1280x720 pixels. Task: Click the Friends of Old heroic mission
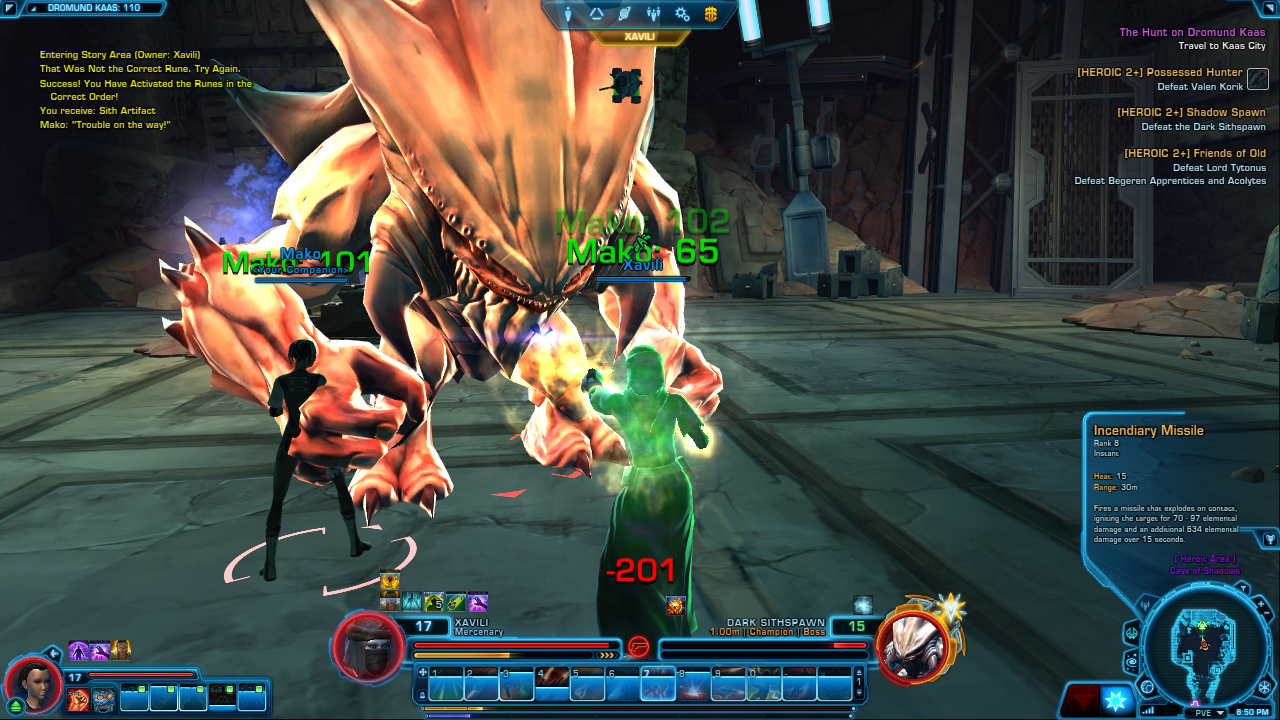point(1194,153)
